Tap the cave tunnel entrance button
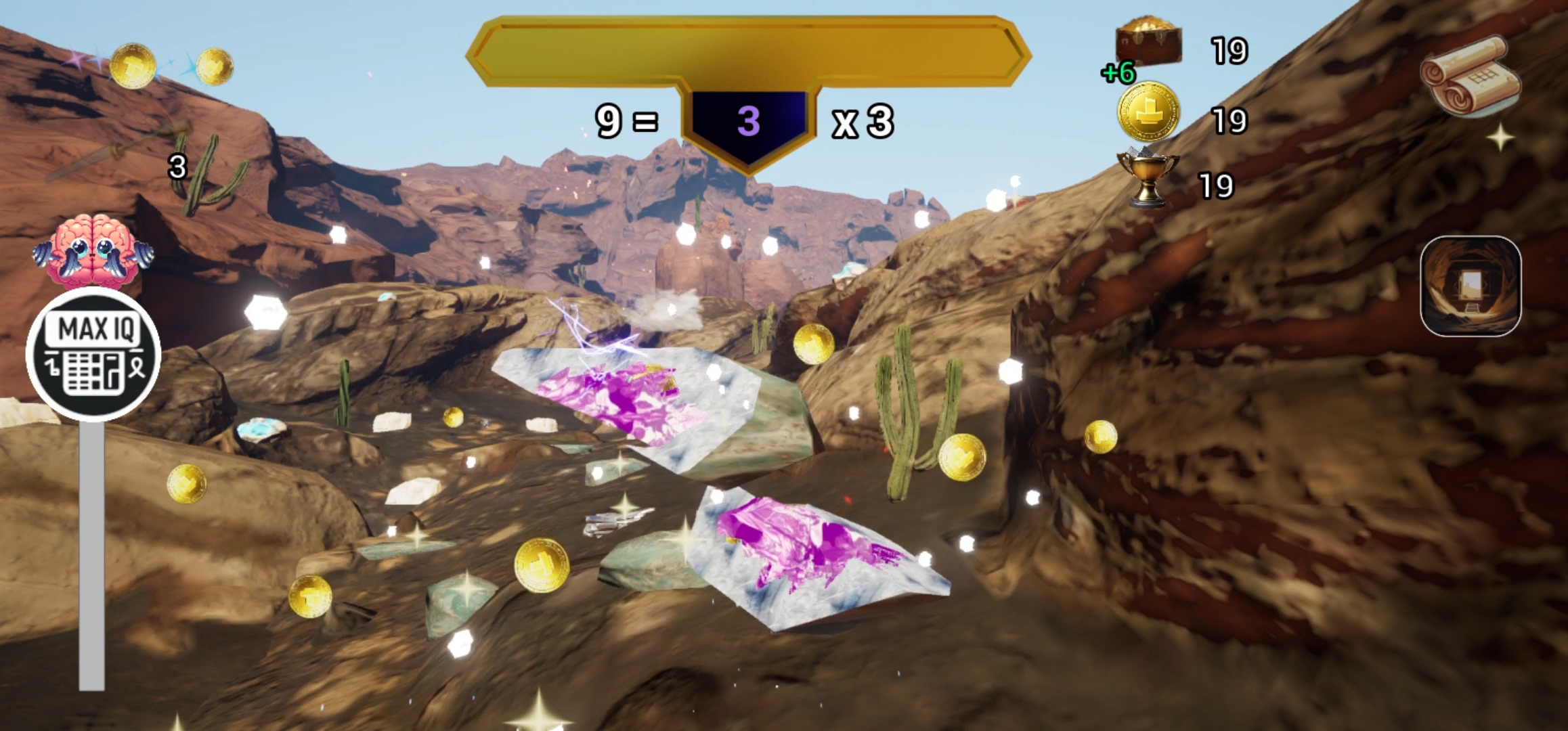 click(x=1471, y=286)
